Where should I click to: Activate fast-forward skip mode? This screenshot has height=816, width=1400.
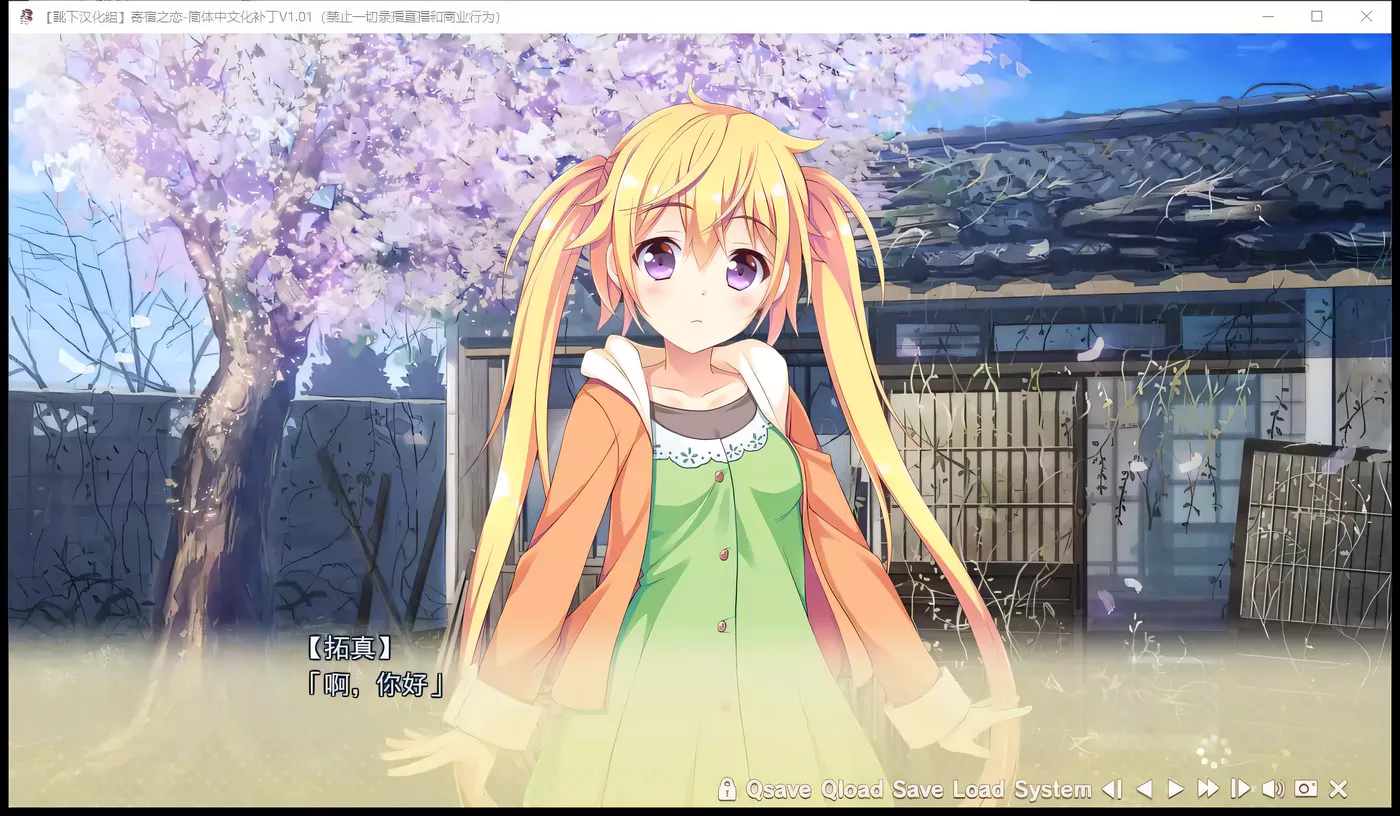coord(1208,789)
